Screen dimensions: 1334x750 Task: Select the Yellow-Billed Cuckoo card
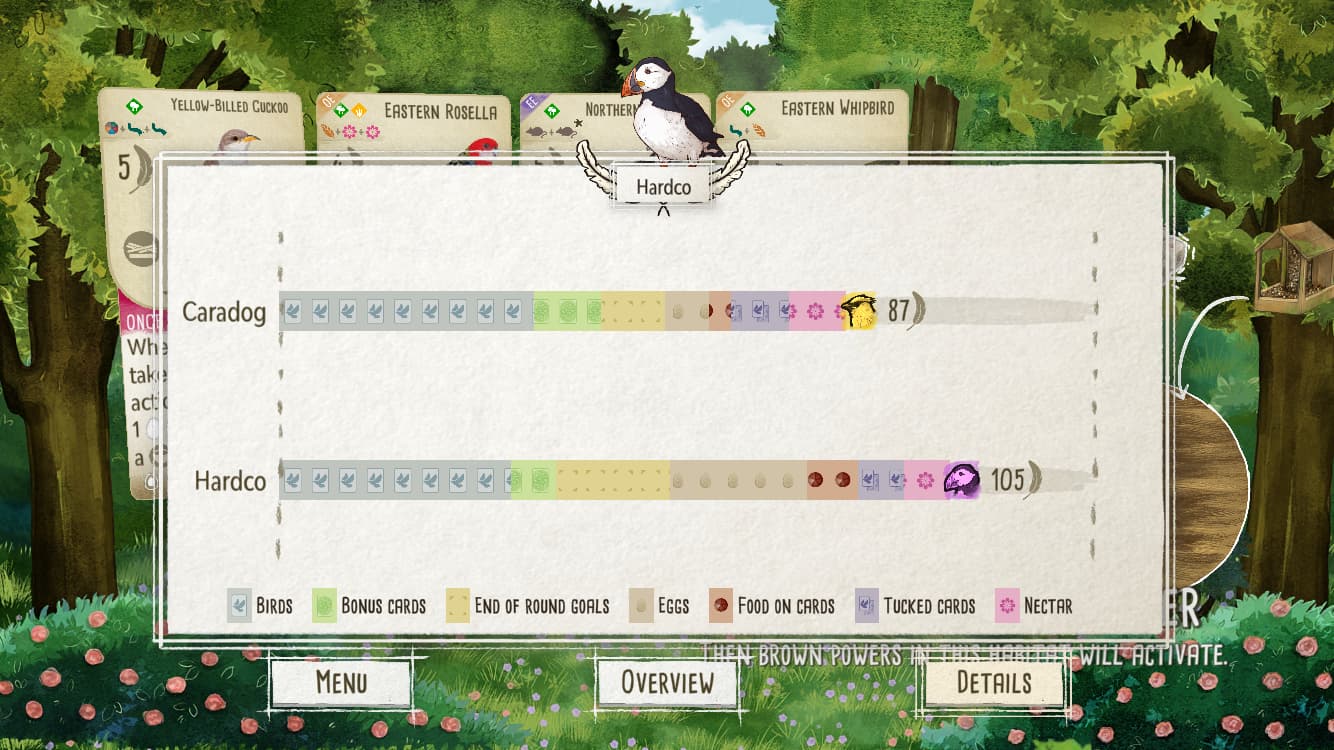(x=200, y=122)
